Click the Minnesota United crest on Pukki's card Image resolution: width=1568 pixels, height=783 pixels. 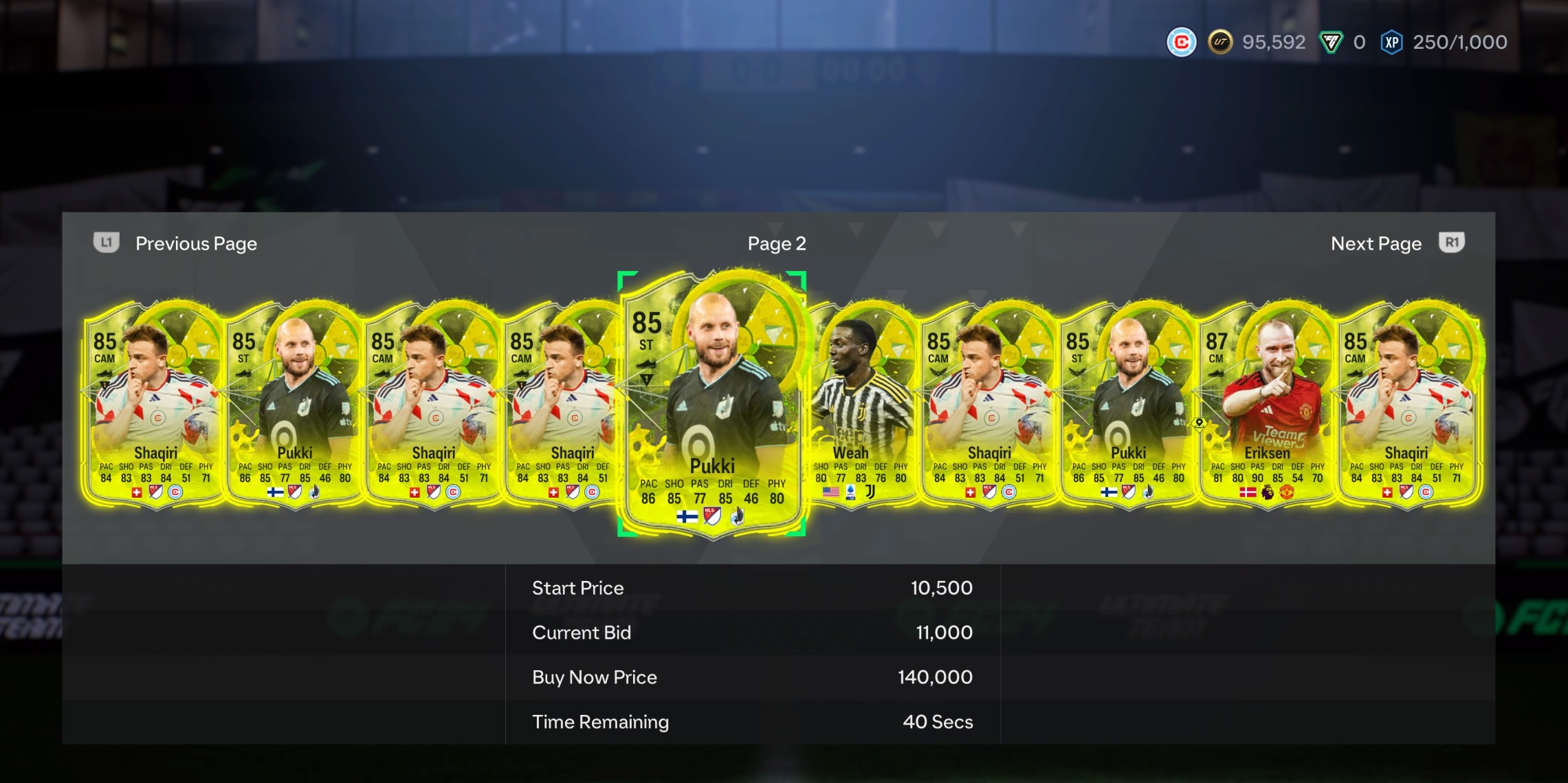(x=736, y=518)
